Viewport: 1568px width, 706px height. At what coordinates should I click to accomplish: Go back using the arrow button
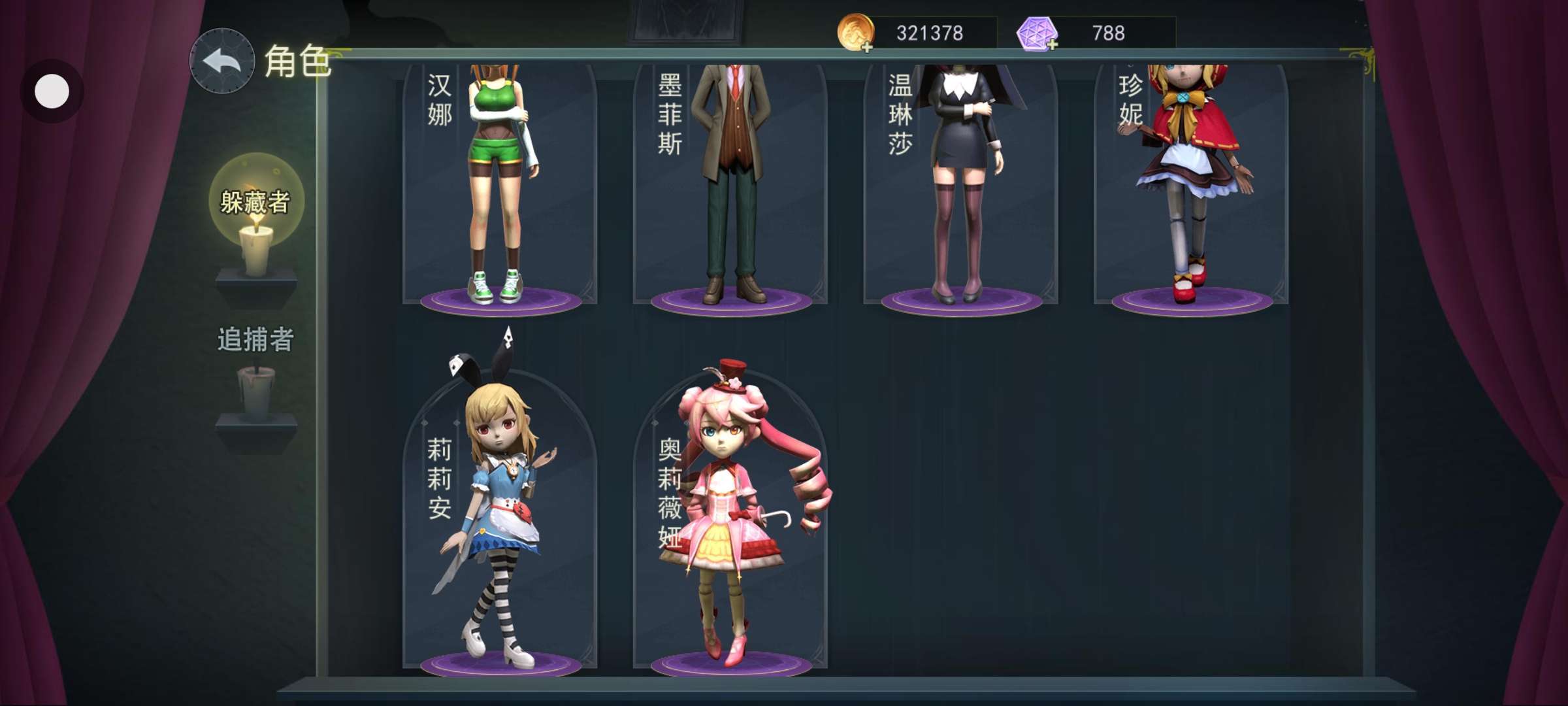click(221, 61)
